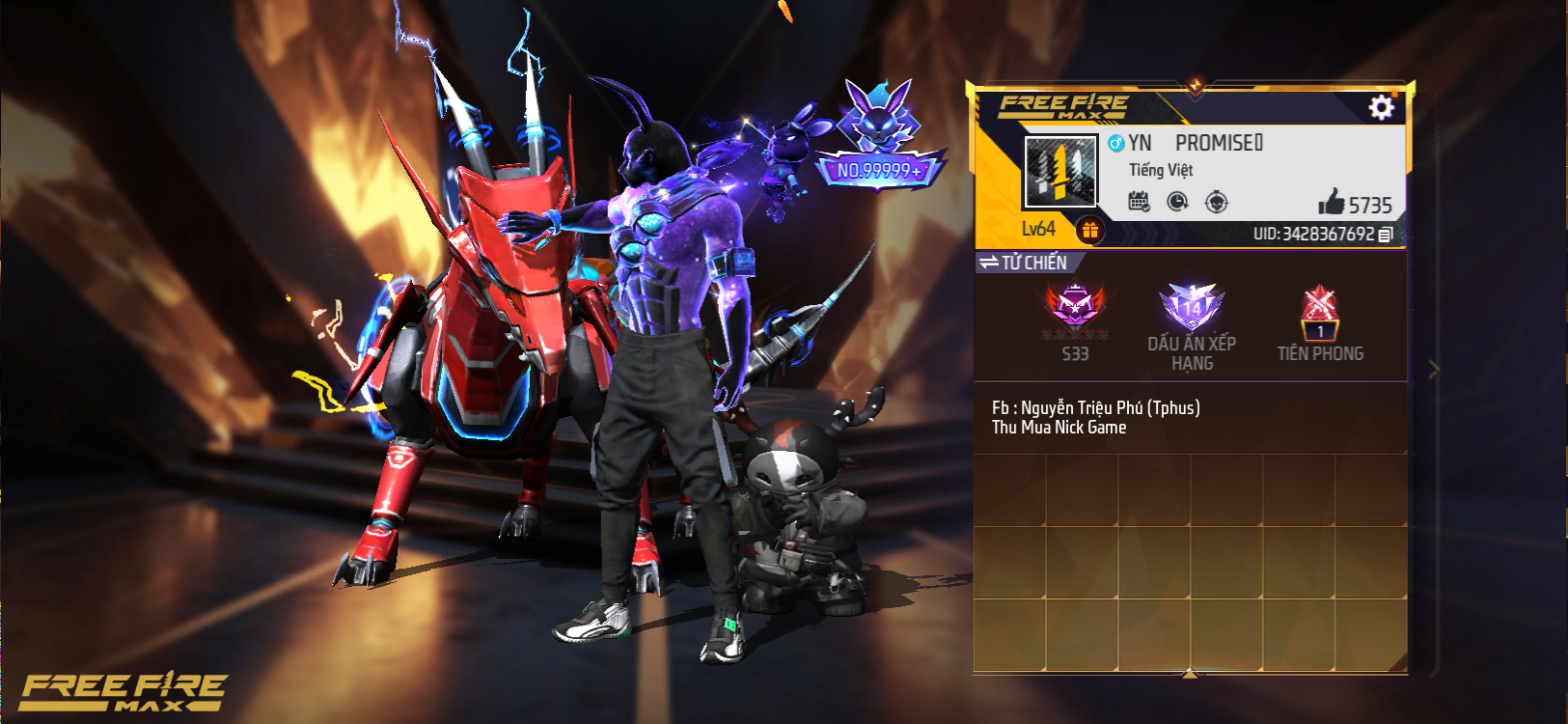
Task: Open the gift box icon
Action: click(1089, 230)
